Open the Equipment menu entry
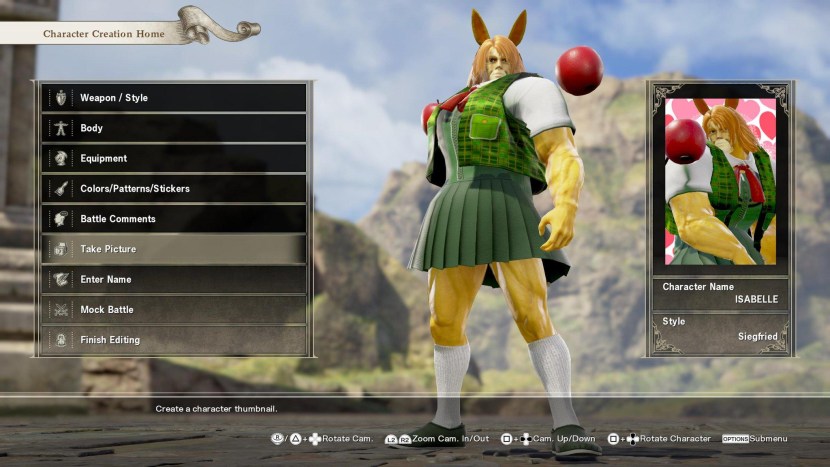This screenshot has height=467, width=830. [x=174, y=158]
